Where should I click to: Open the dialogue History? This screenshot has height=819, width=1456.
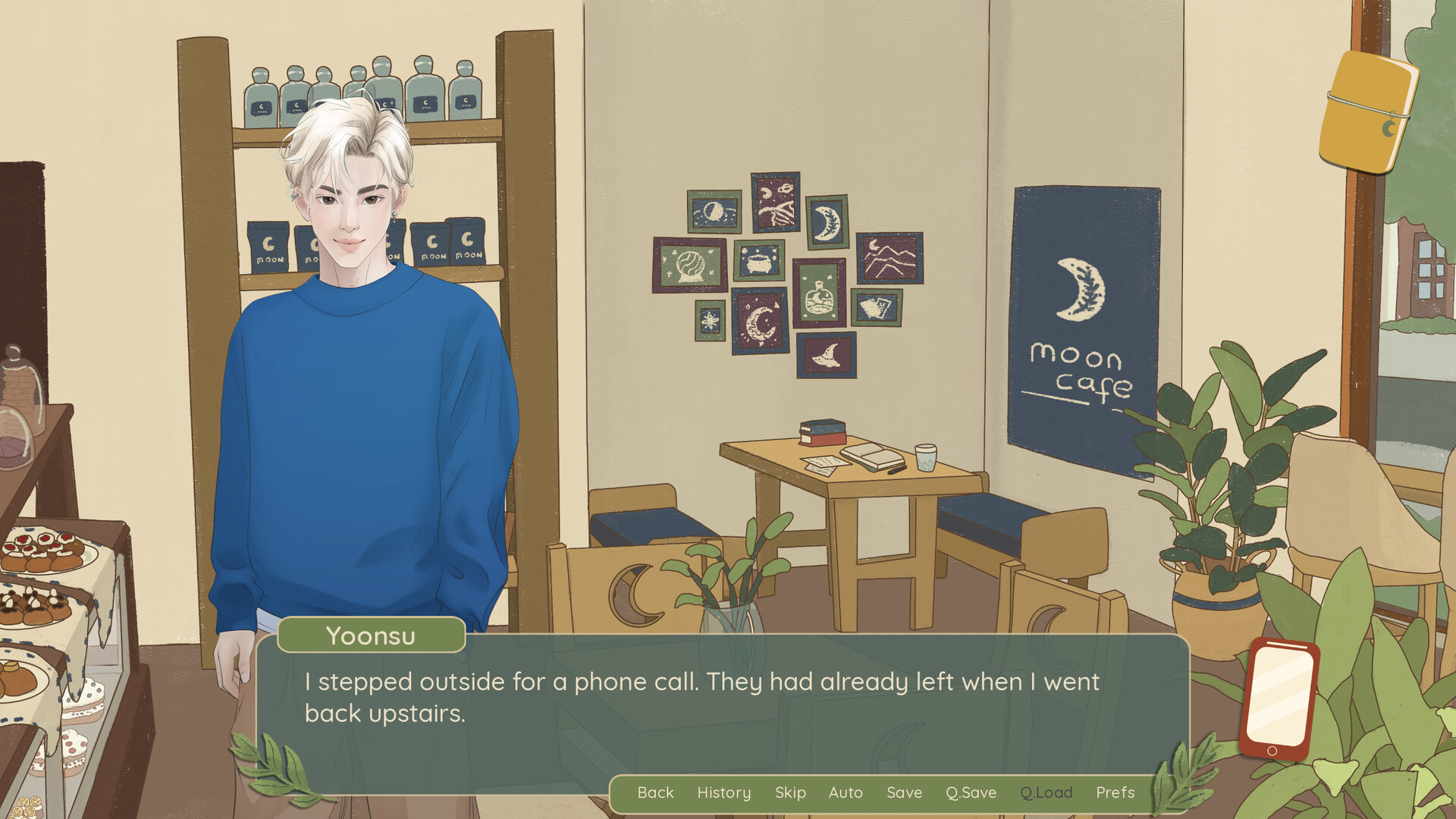(723, 792)
